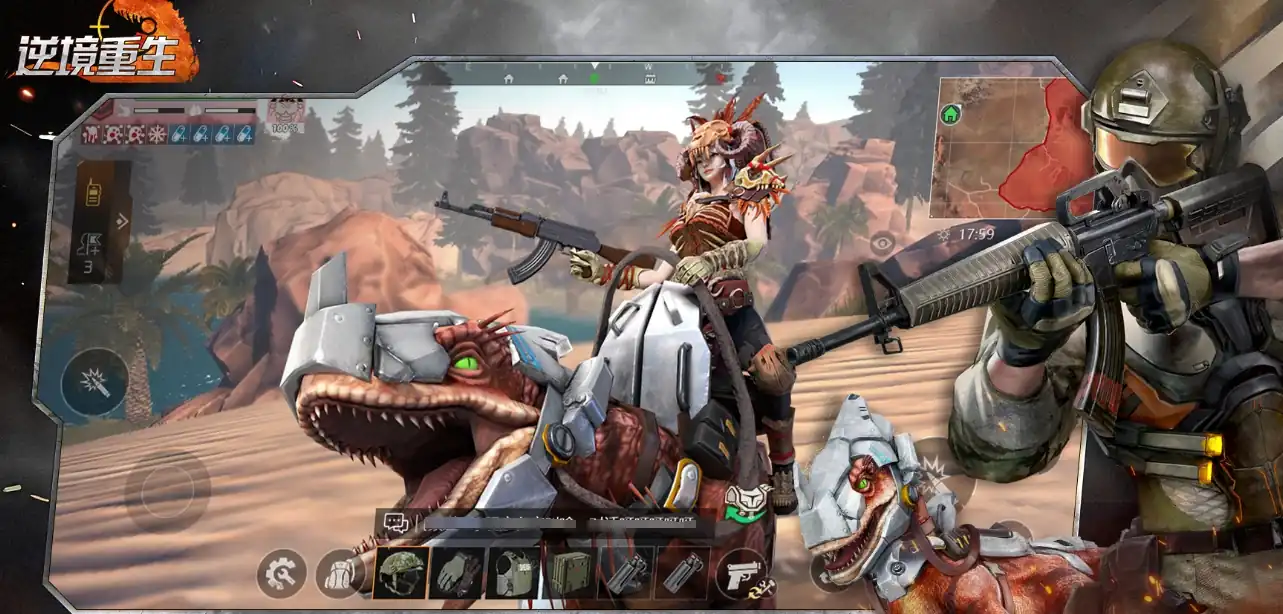Tap the flag marker icon
This screenshot has height=614, width=1283.
tap(91, 243)
